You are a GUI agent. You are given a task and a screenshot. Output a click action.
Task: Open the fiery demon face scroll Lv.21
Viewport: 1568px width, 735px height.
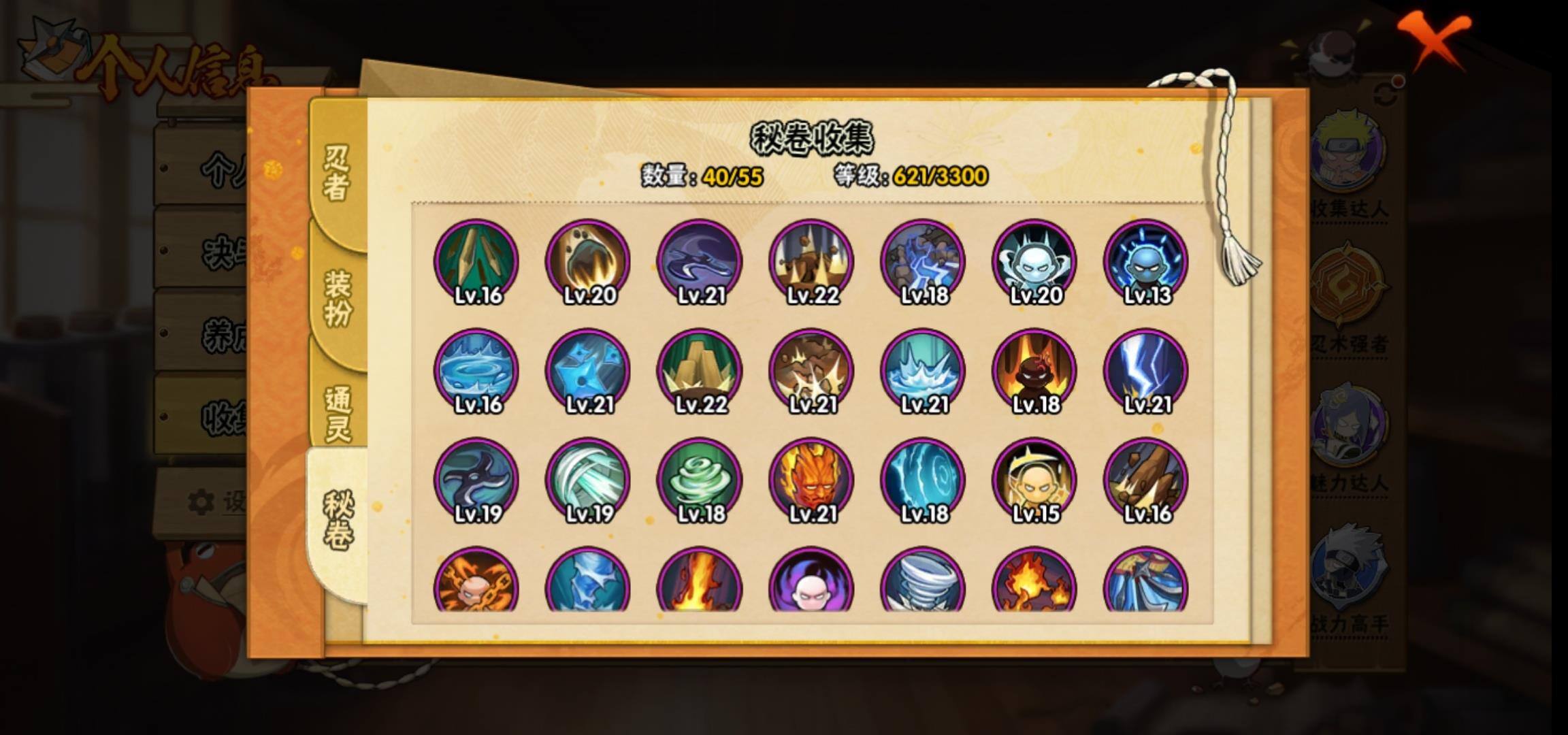pyautogui.click(x=811, y=480)
